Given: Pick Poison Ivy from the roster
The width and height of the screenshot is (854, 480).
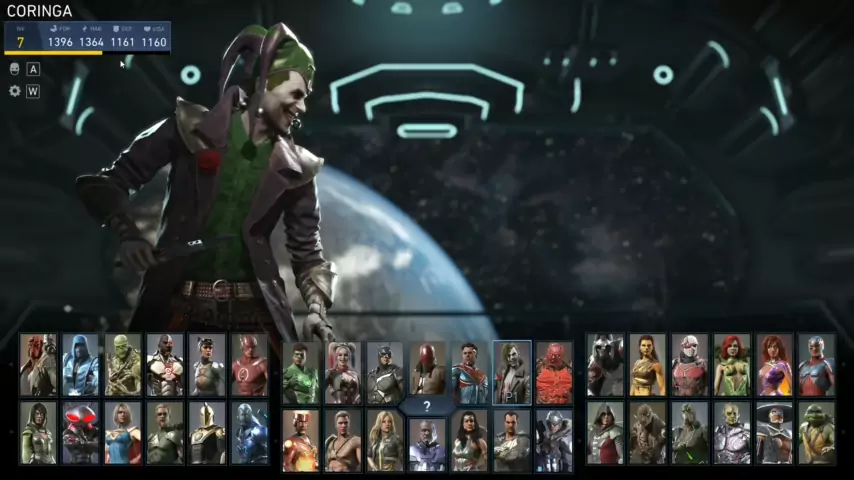Looking at the screenshot, I should tap(731, 365).
